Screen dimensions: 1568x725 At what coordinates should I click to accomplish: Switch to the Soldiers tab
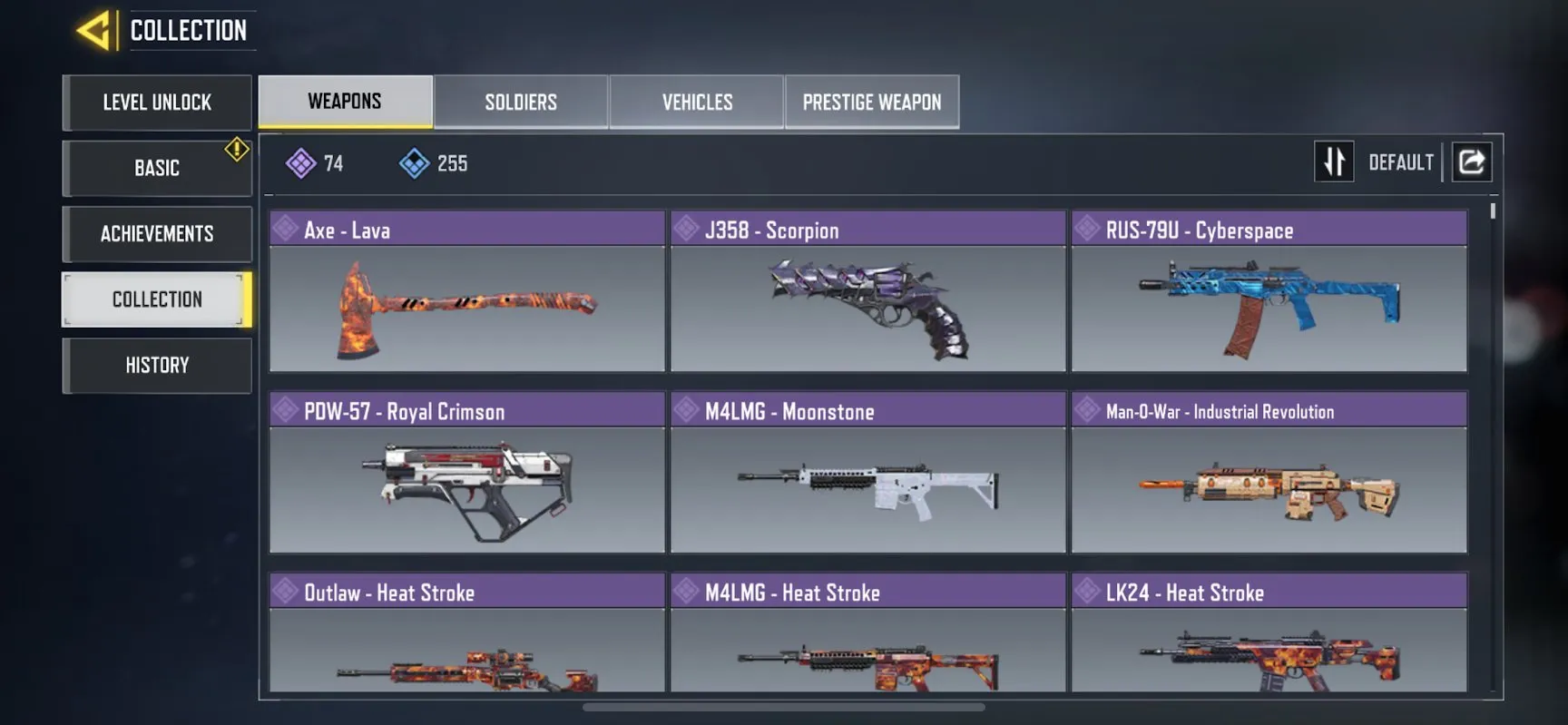tap(521, 102)
